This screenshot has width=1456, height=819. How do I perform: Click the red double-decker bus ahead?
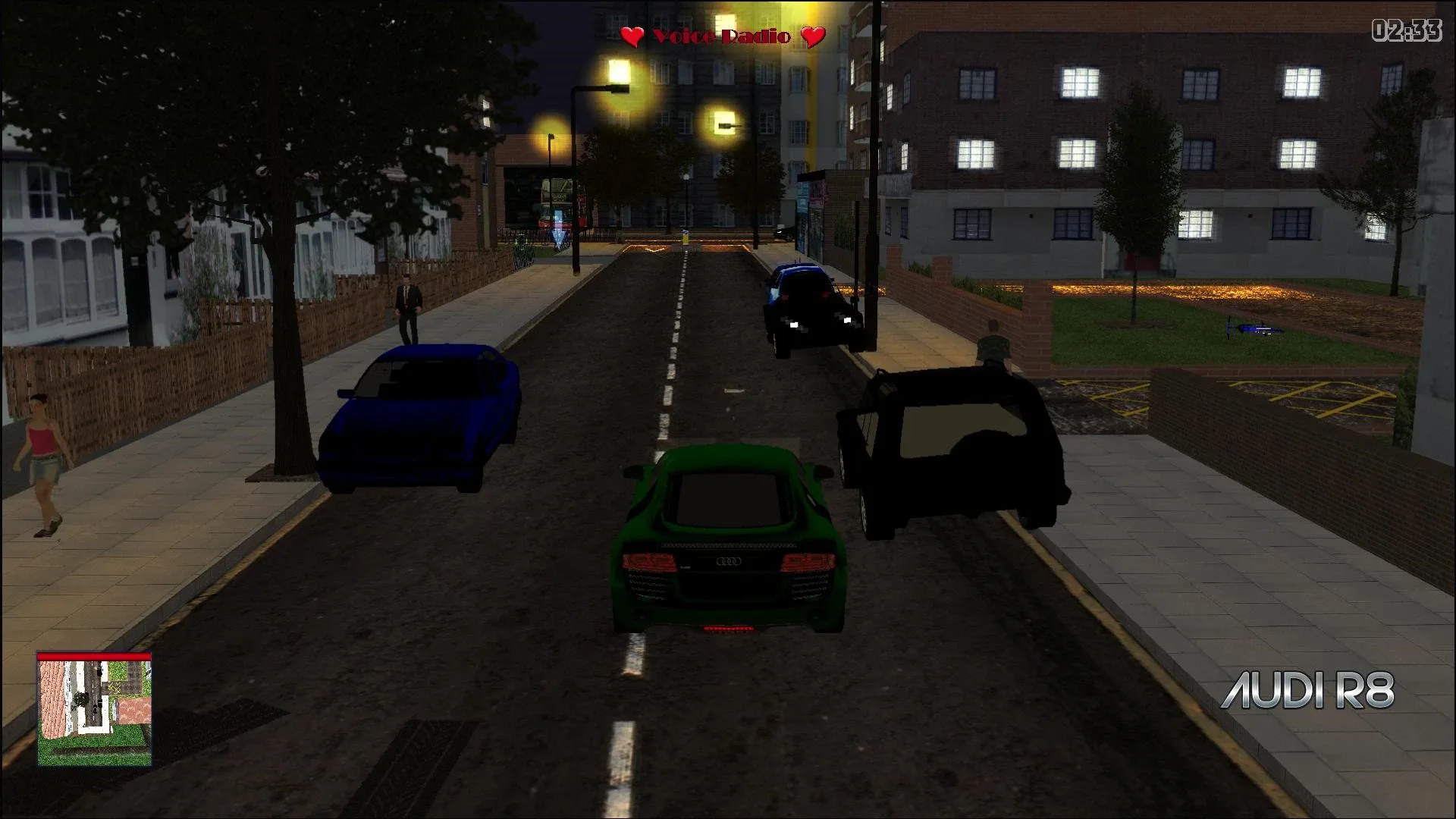tap(557, 205)
